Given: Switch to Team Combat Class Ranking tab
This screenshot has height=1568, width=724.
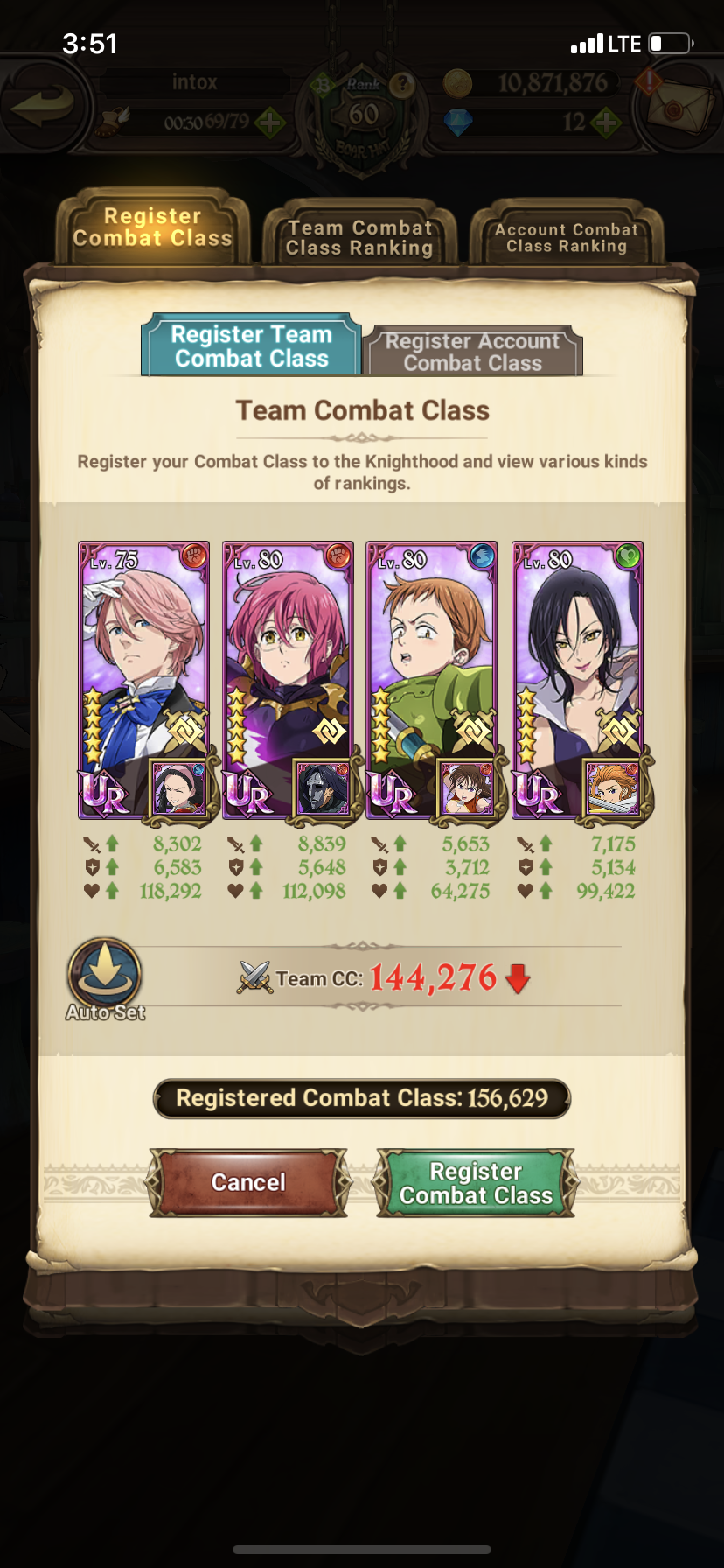Looking at the screenshot, I should pos(359,237).
